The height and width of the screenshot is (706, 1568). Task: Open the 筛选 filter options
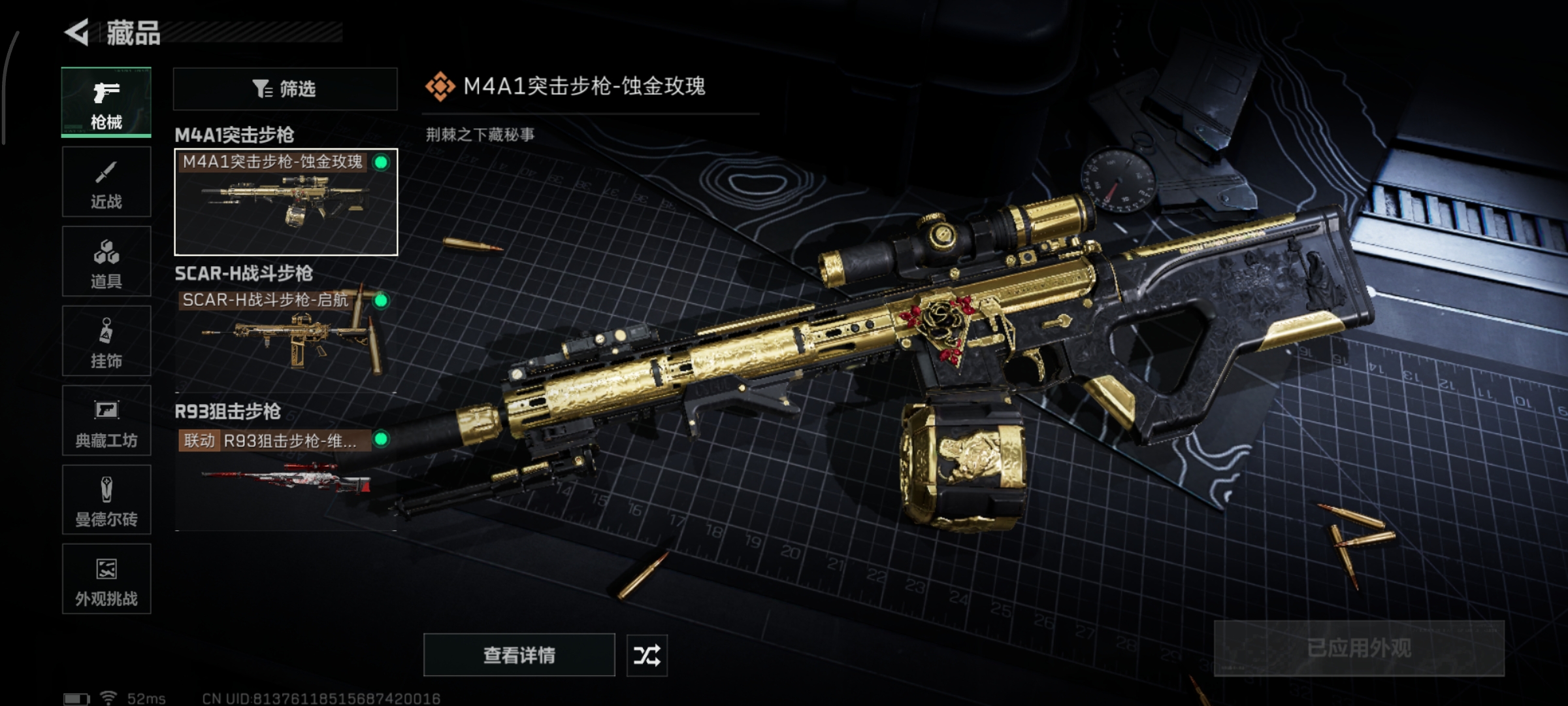285,89
